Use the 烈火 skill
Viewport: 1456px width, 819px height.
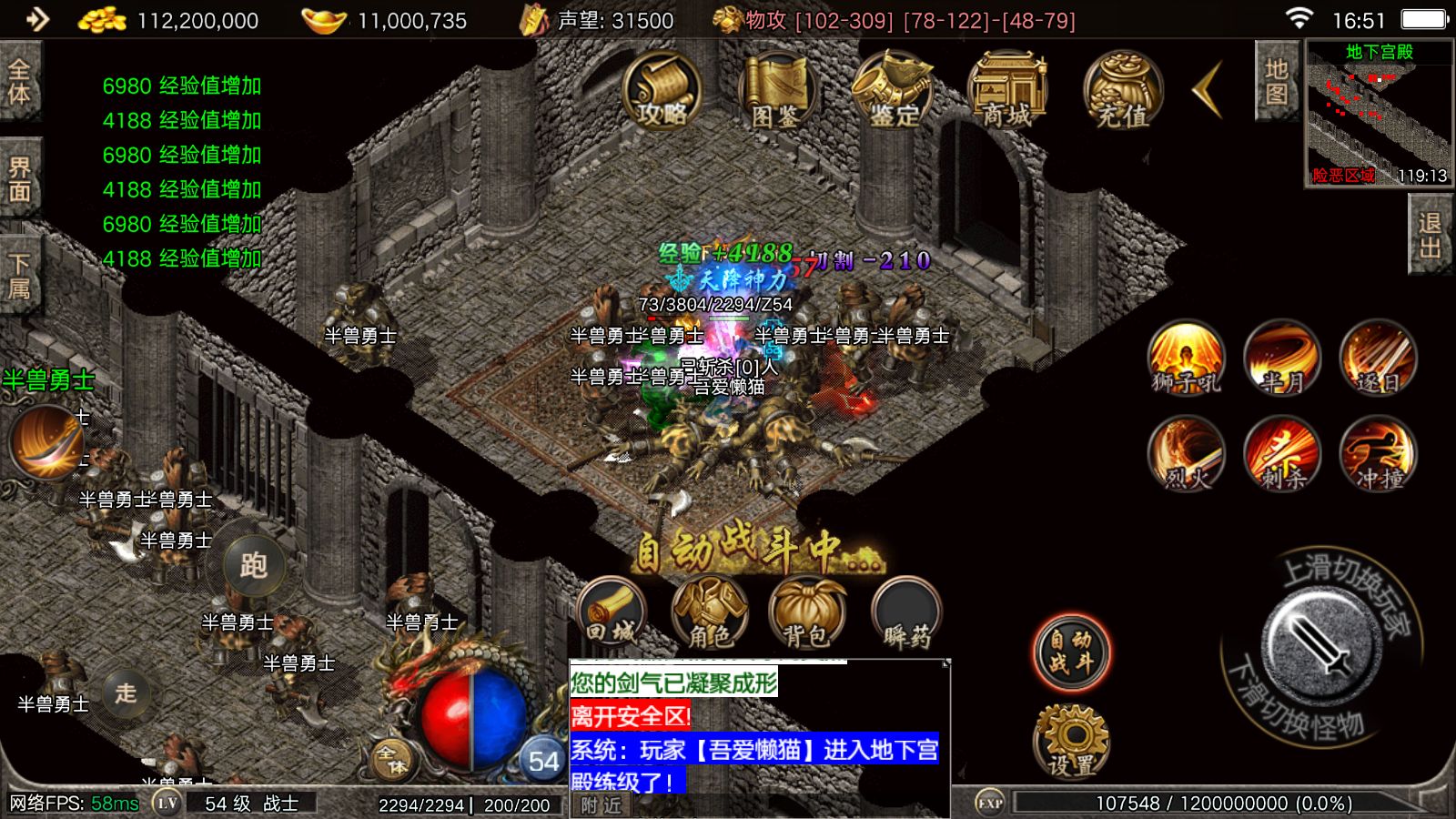pyautogui.click(x=1186, y=454)
